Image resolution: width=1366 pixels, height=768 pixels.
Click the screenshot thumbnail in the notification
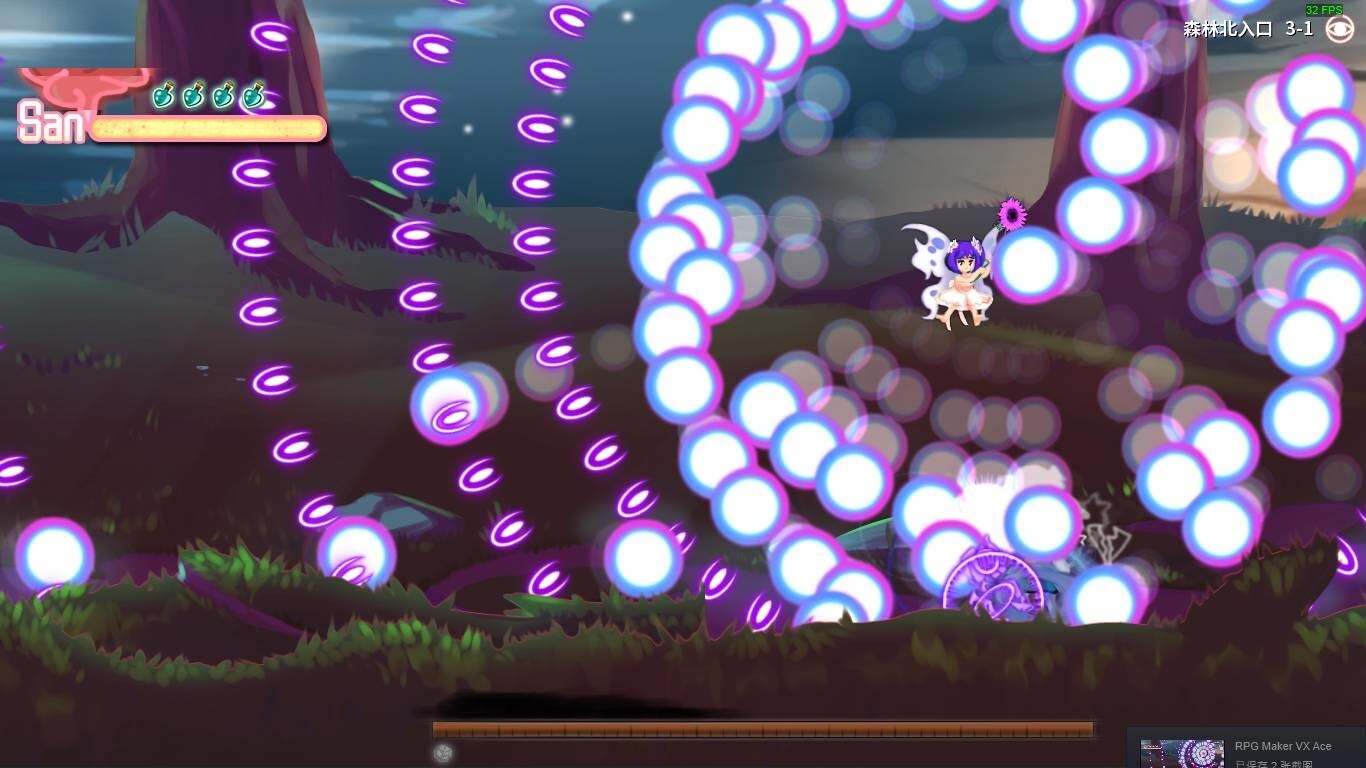pos(1183,751)
